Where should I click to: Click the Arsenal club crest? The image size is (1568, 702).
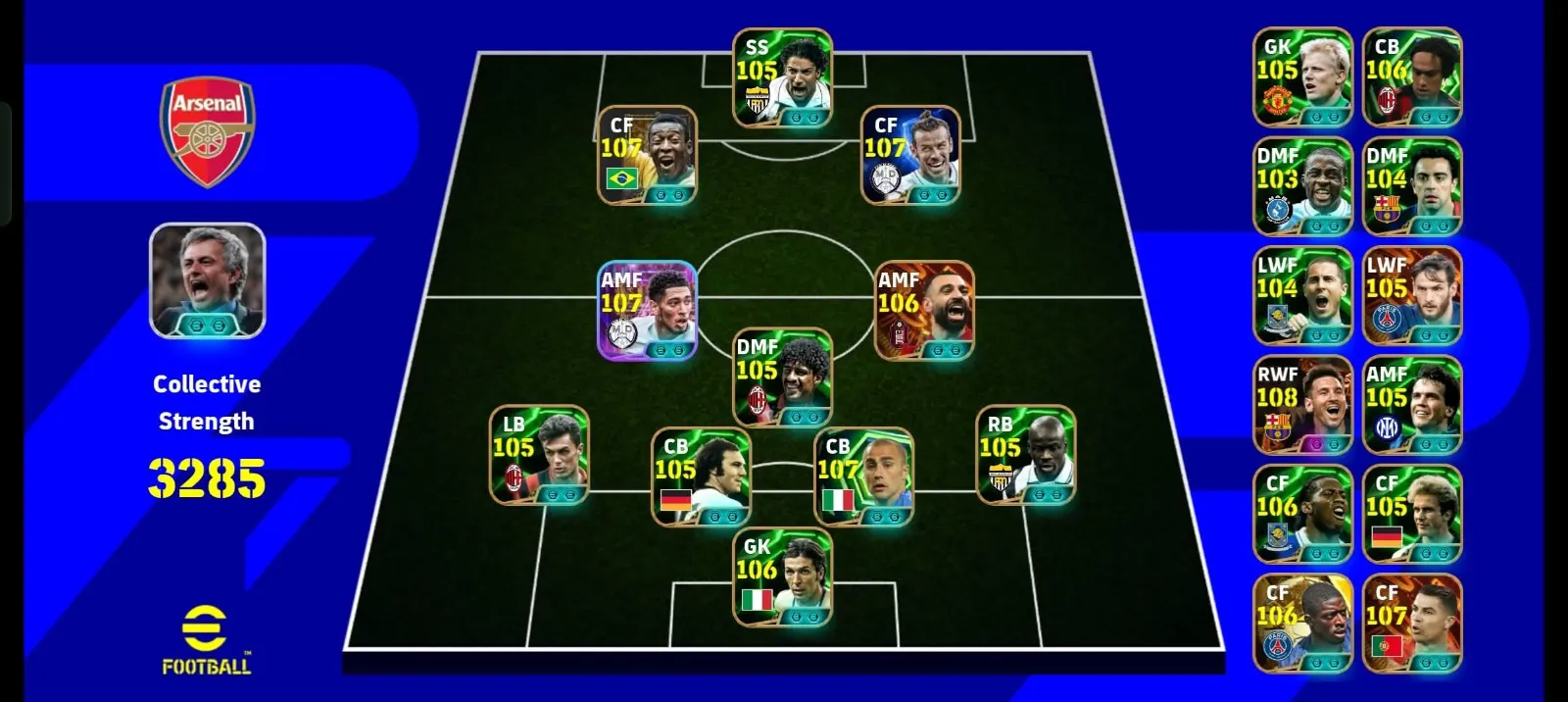click(x=208, y=130)
